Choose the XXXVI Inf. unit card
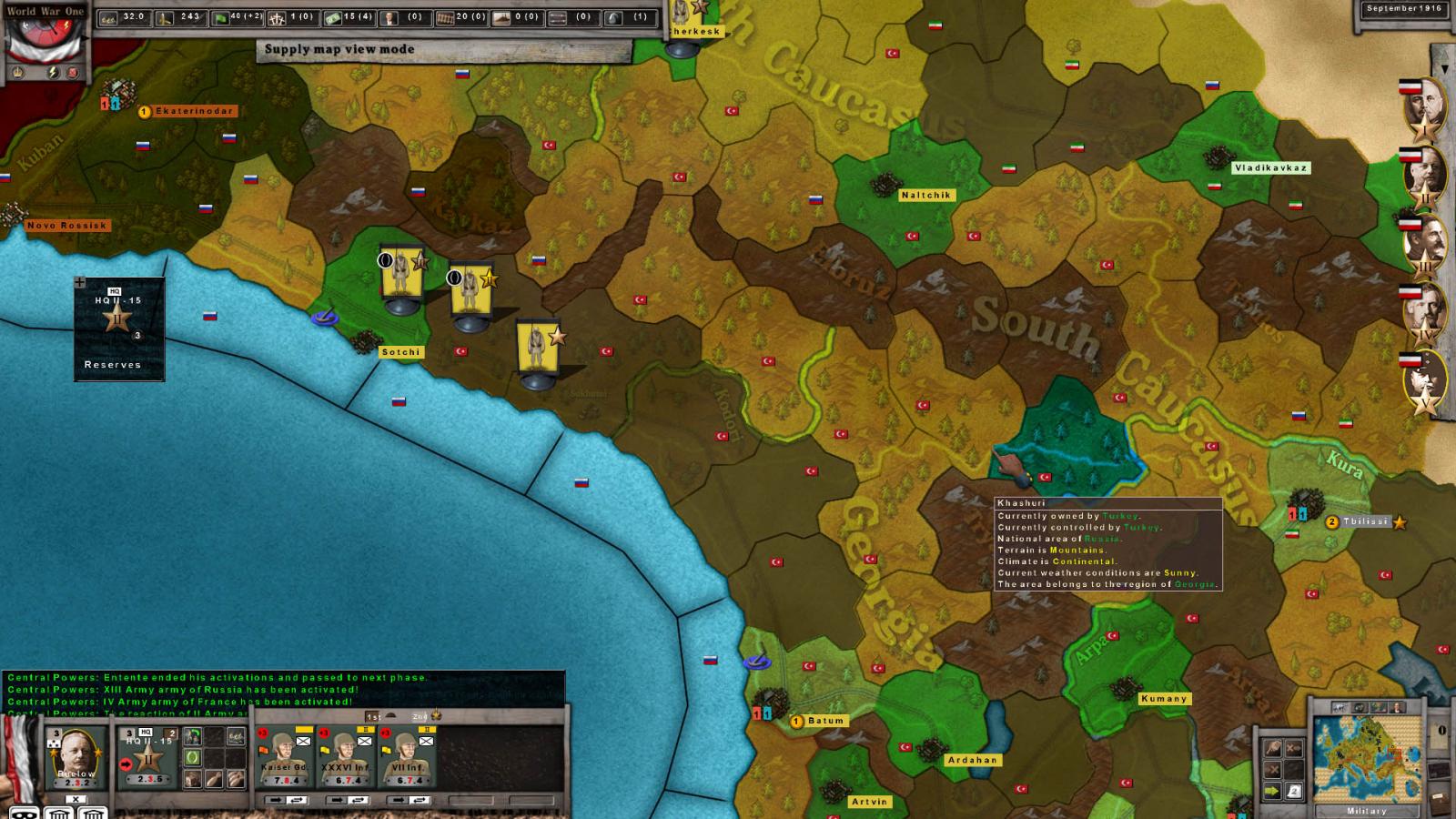Screen dimensions: 1456x819 [x=343, y=759]
